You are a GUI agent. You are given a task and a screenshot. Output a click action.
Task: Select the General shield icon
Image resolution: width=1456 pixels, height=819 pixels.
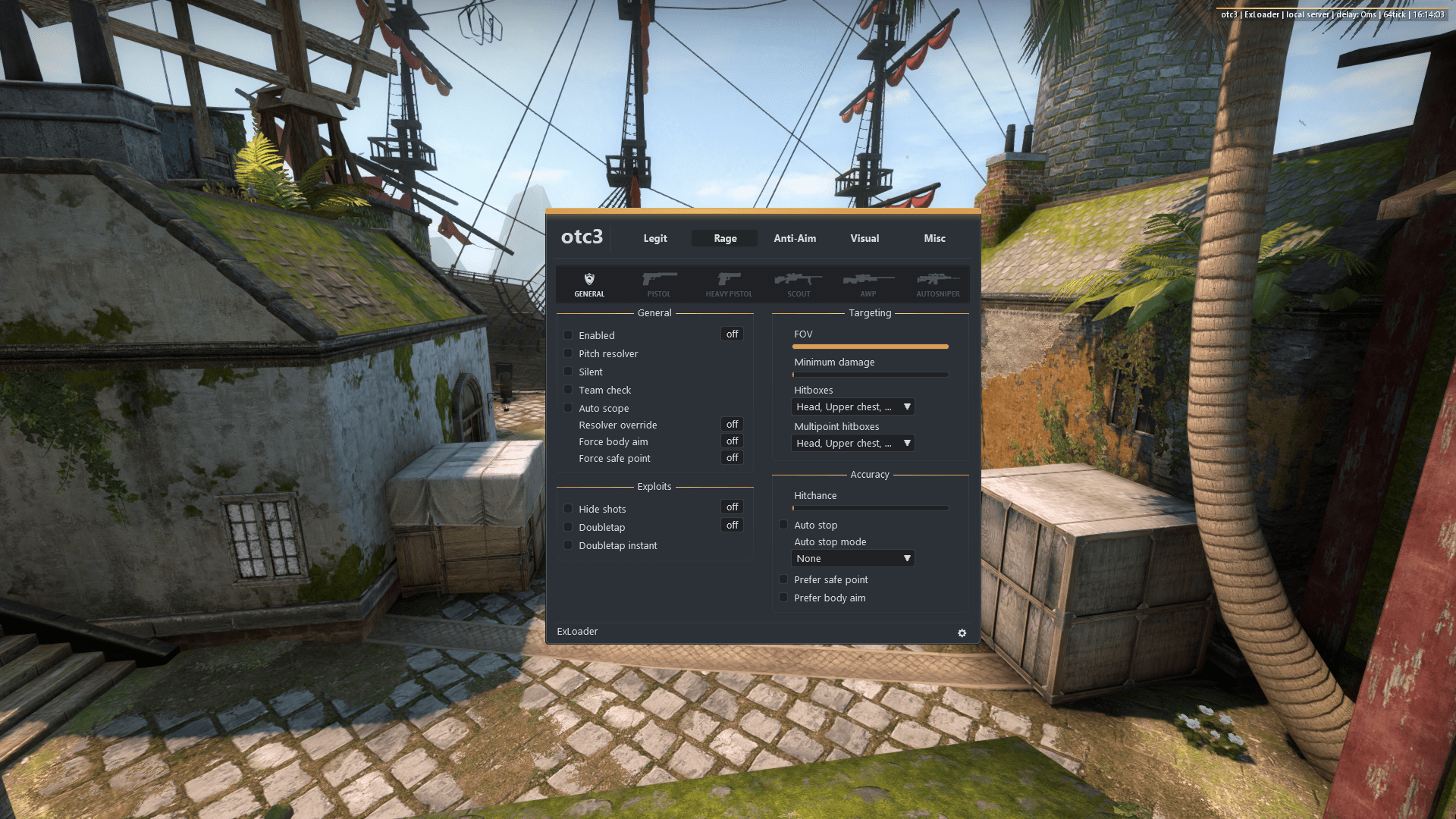pos(588,284)
